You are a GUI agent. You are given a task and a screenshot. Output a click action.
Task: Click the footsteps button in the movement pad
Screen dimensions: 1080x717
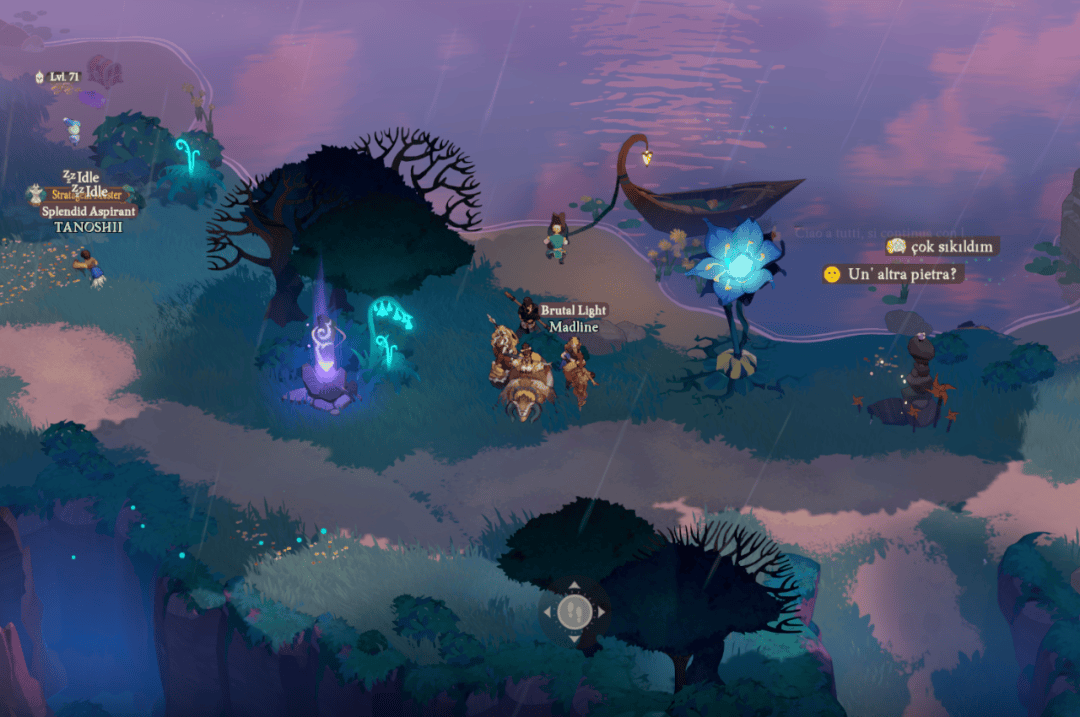click(574, 611)
